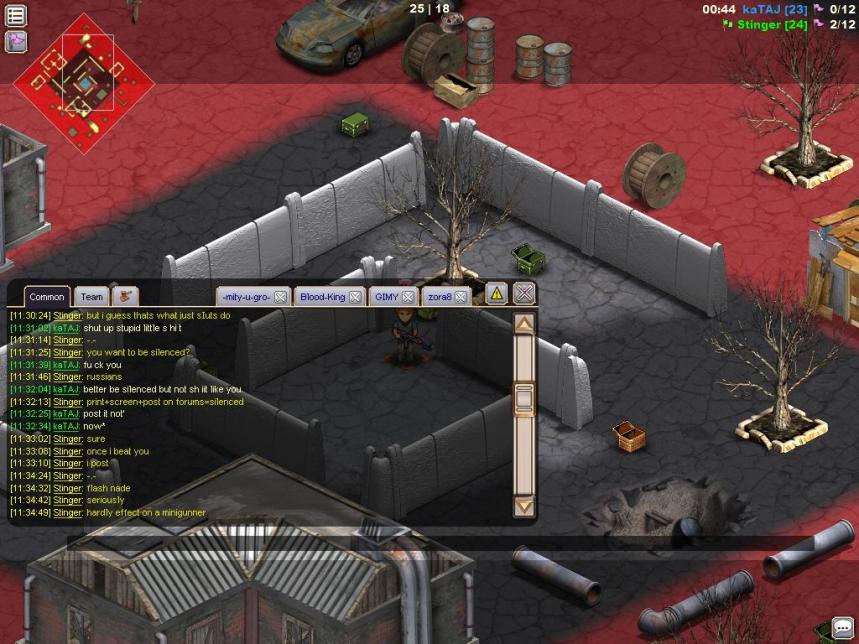Image resolution: width=859 pixels, height=644 pixels.
Task: Click the chat scrollbar up arrow
Action: (x=524, y=323)
